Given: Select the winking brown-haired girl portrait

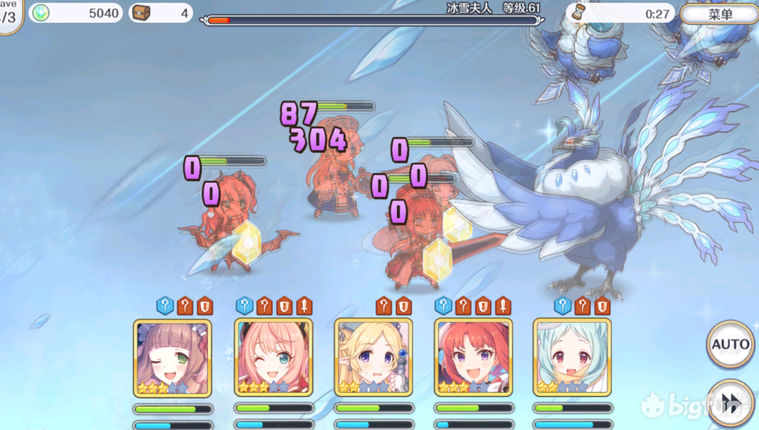Looking at the screenshot, I should point(173,357).
